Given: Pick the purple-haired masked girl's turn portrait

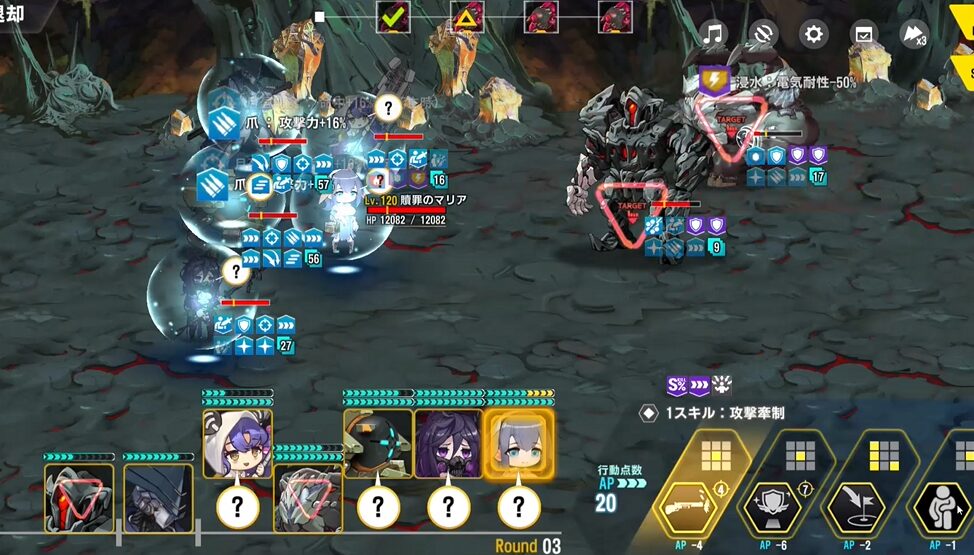Looking at the screenshot, I should (x=448, y=443).
